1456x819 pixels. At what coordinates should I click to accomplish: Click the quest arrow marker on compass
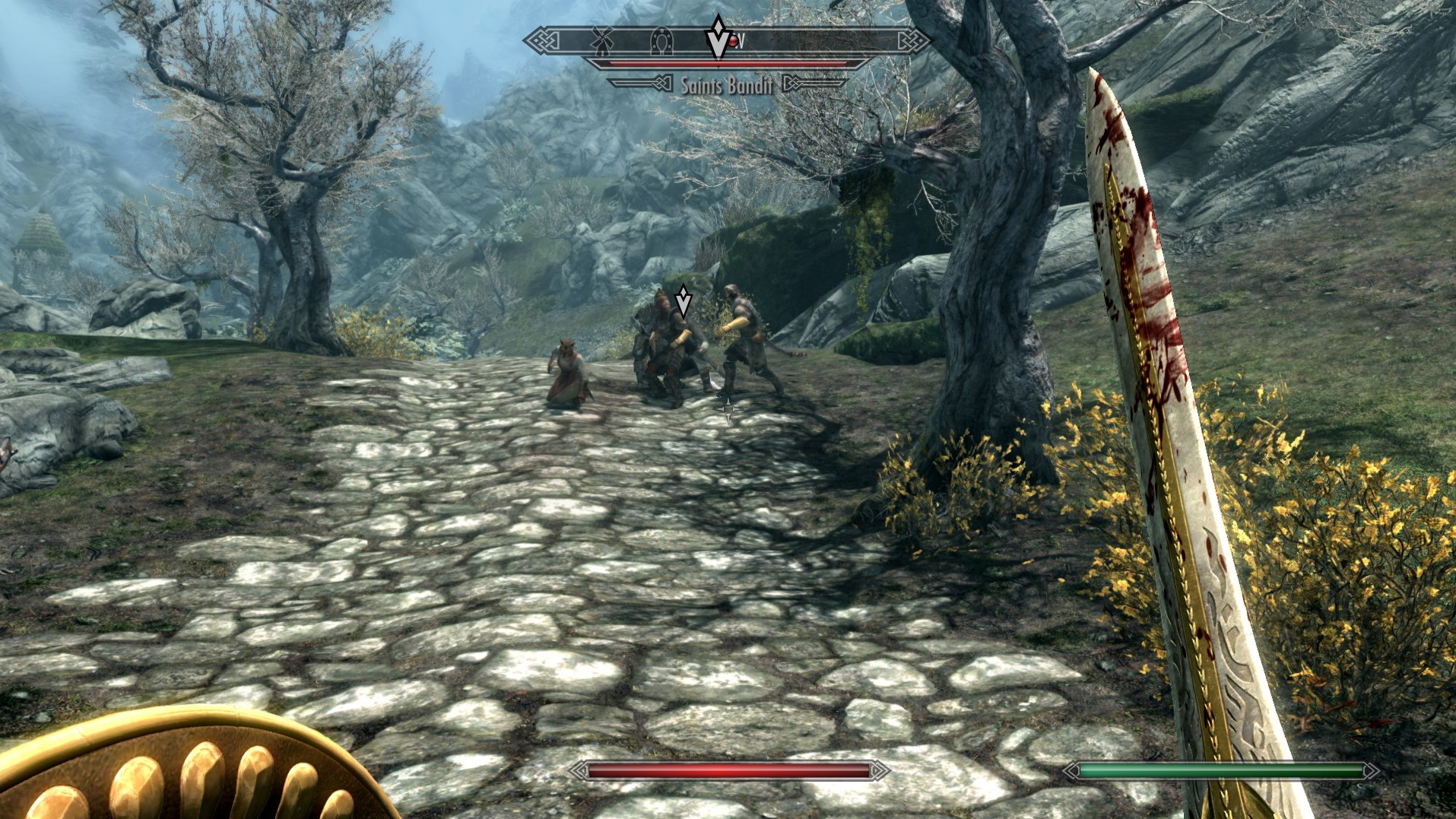pos(718,37)
